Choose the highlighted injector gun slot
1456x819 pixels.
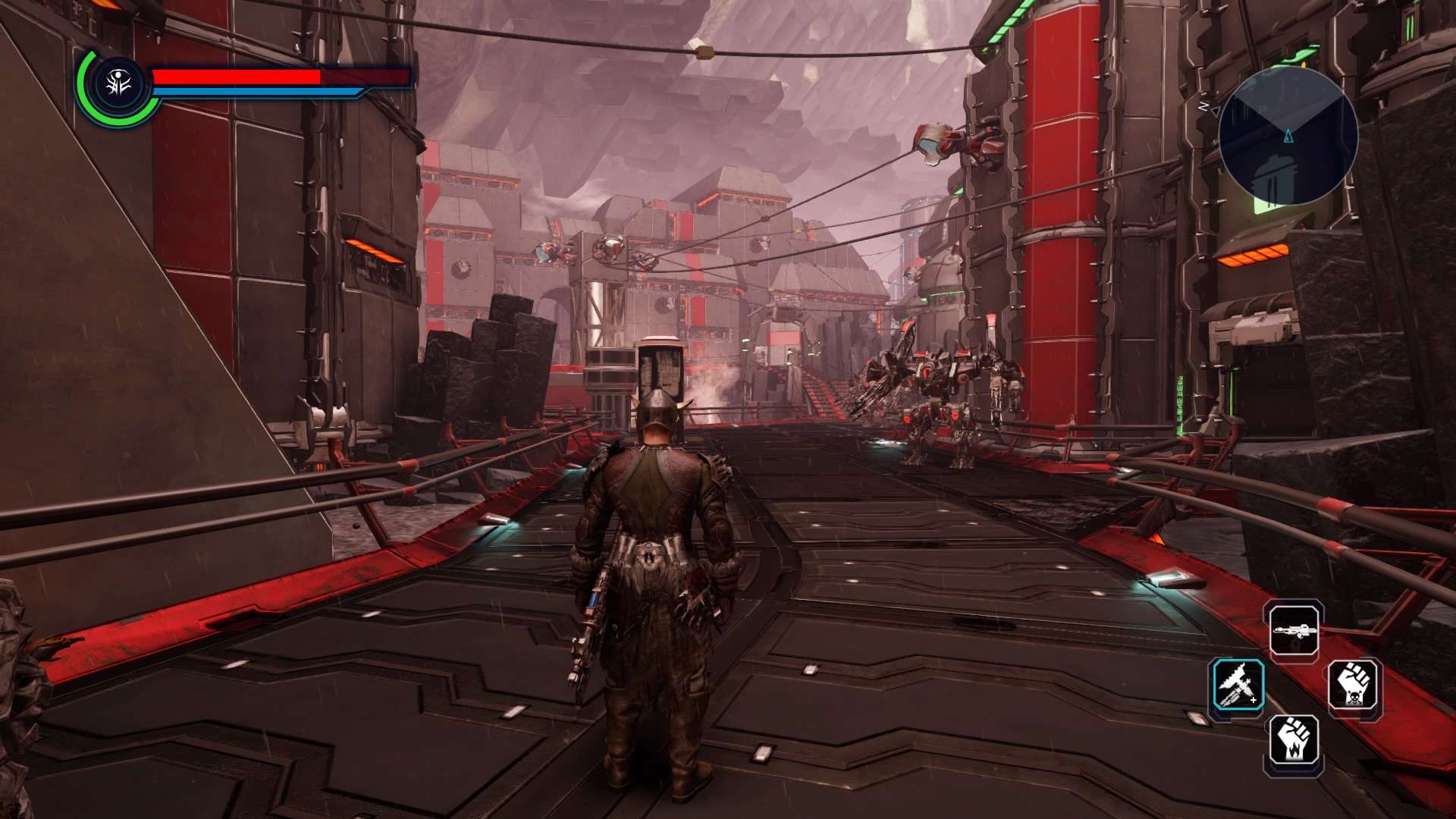(1238, 685)
